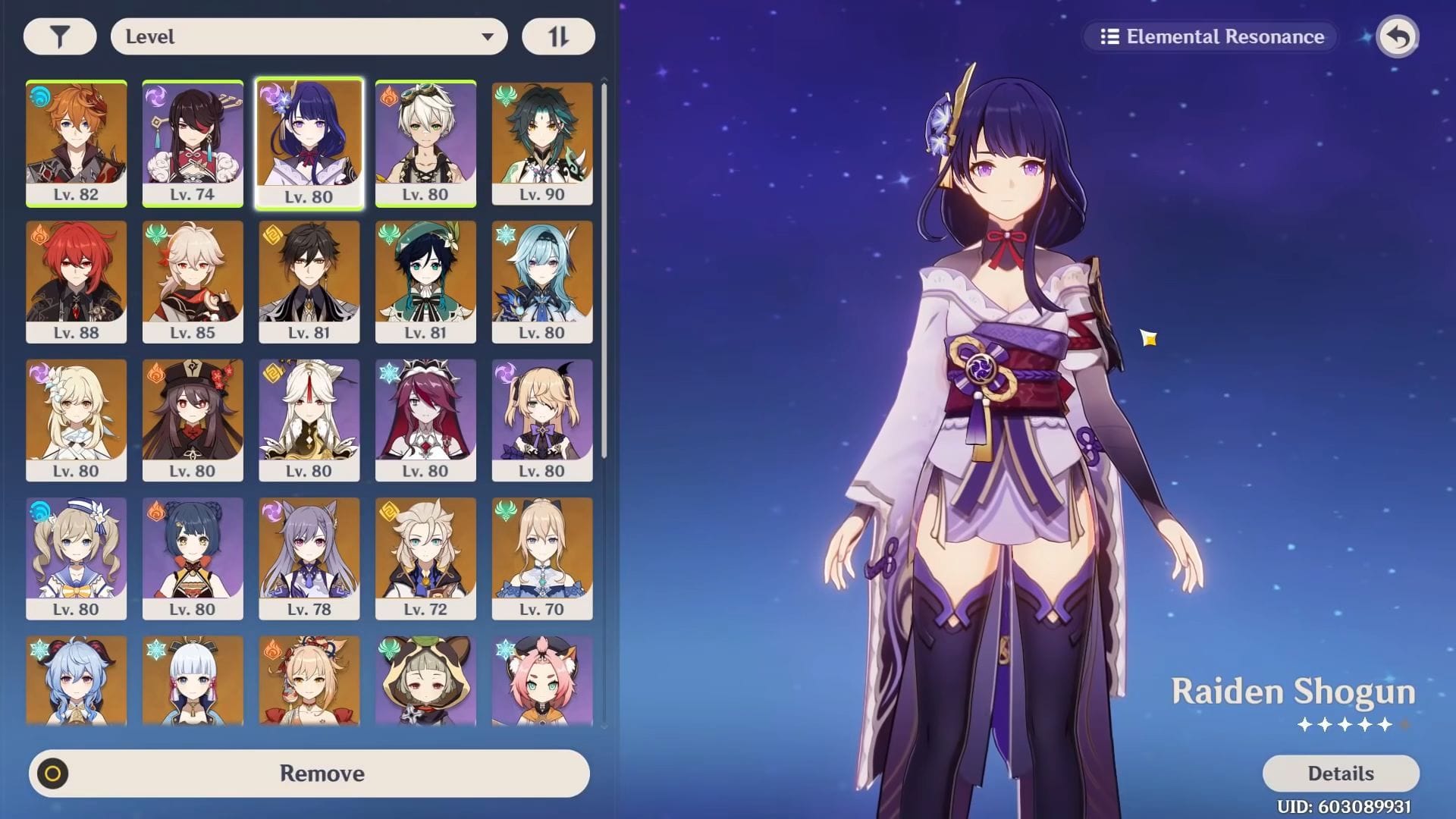
Task: Select Hu Tao's portrait
Action: [x=193, y=419]
